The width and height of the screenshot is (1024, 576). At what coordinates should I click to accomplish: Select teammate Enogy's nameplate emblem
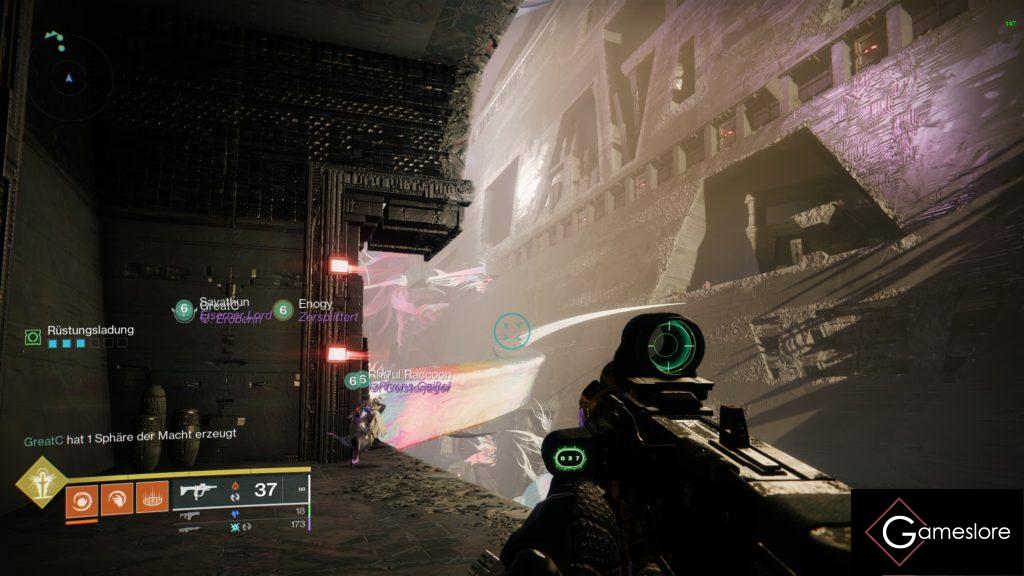(283, 311)
